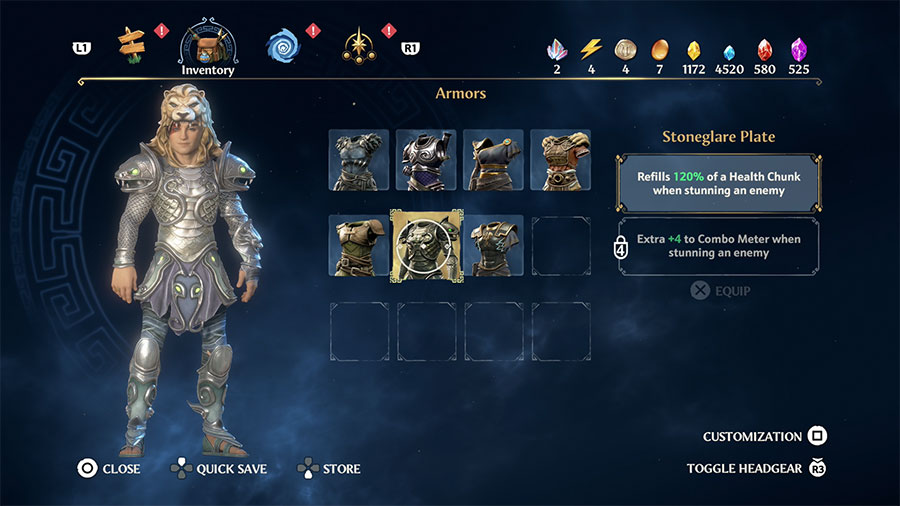Open the Store

tap(329, 468)
